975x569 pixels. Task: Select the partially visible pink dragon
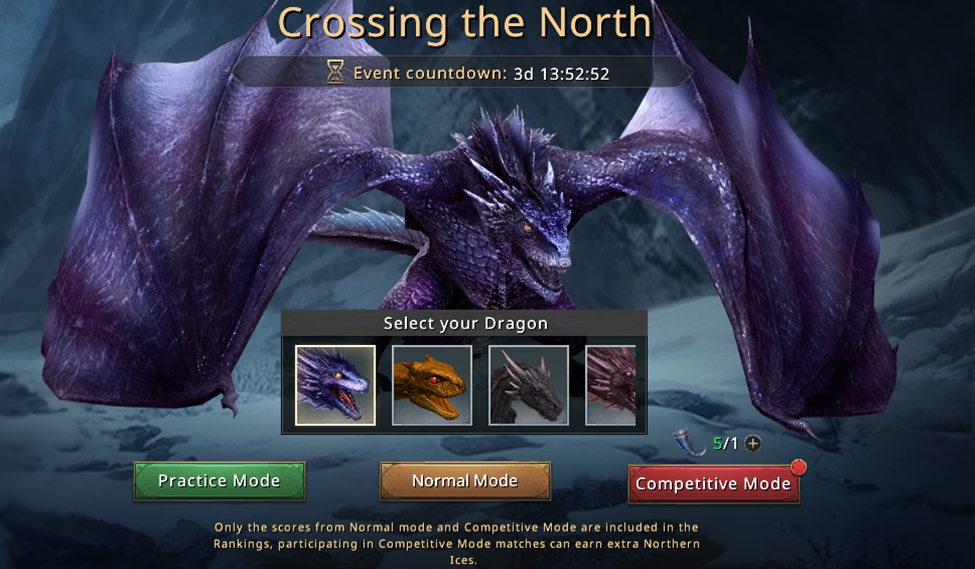point(611,385)
